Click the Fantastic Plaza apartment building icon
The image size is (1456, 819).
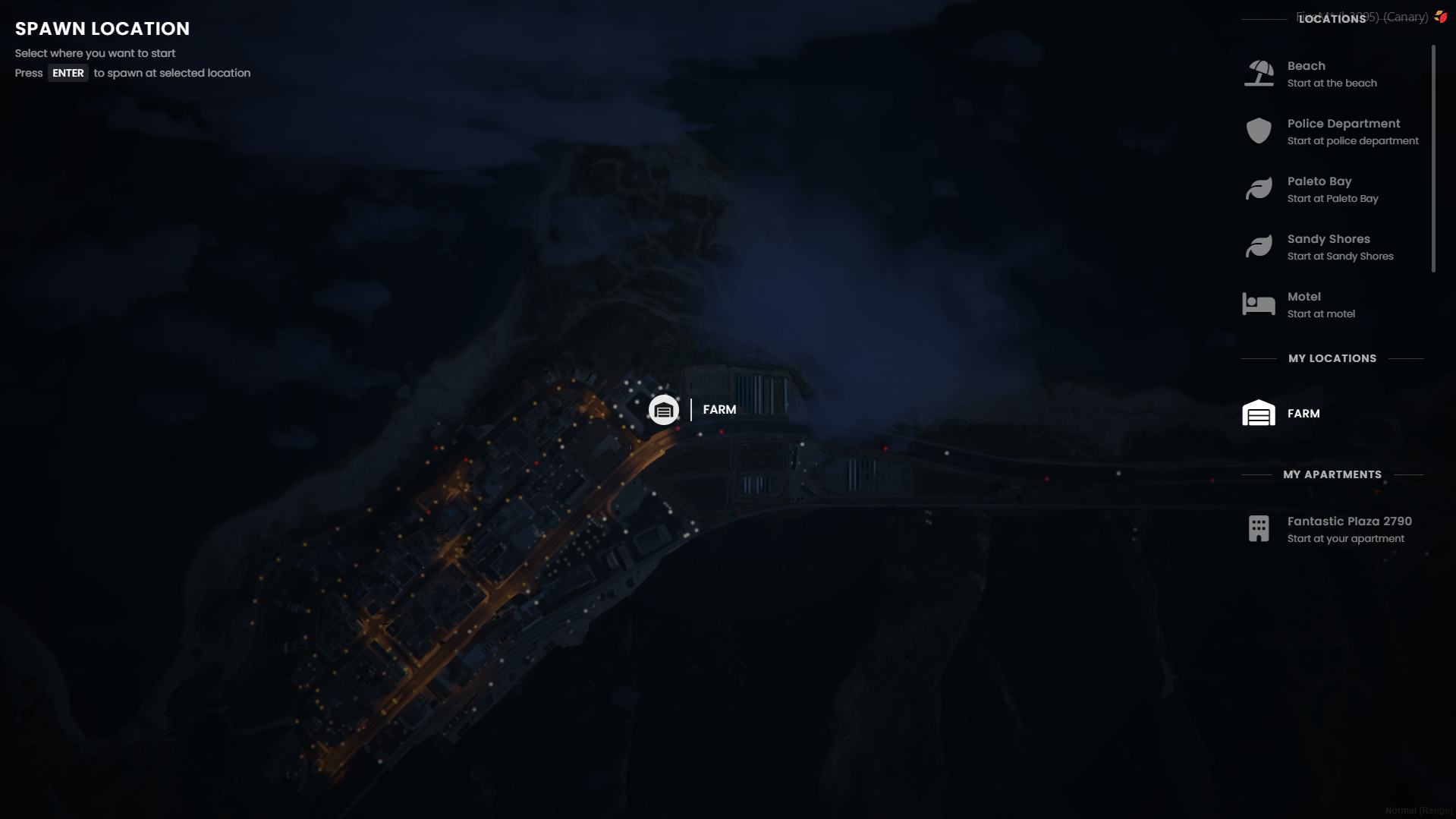click(x=1259, y=528)
